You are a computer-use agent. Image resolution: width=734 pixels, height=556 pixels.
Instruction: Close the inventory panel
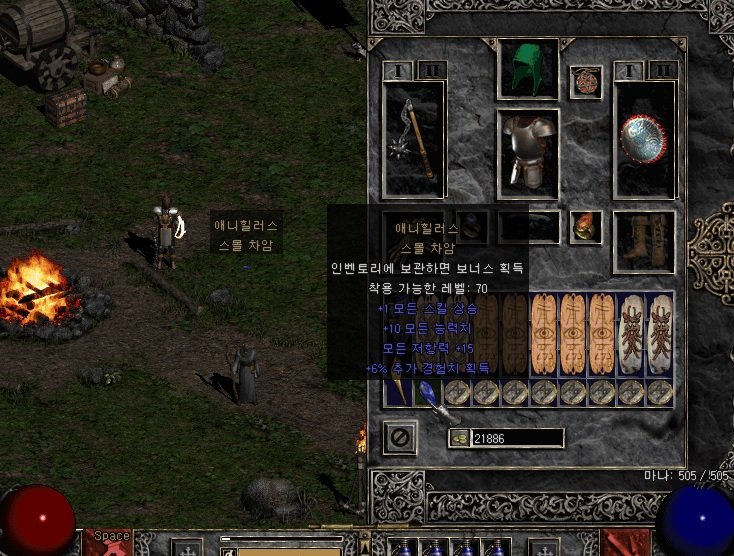tap(400, 438)
